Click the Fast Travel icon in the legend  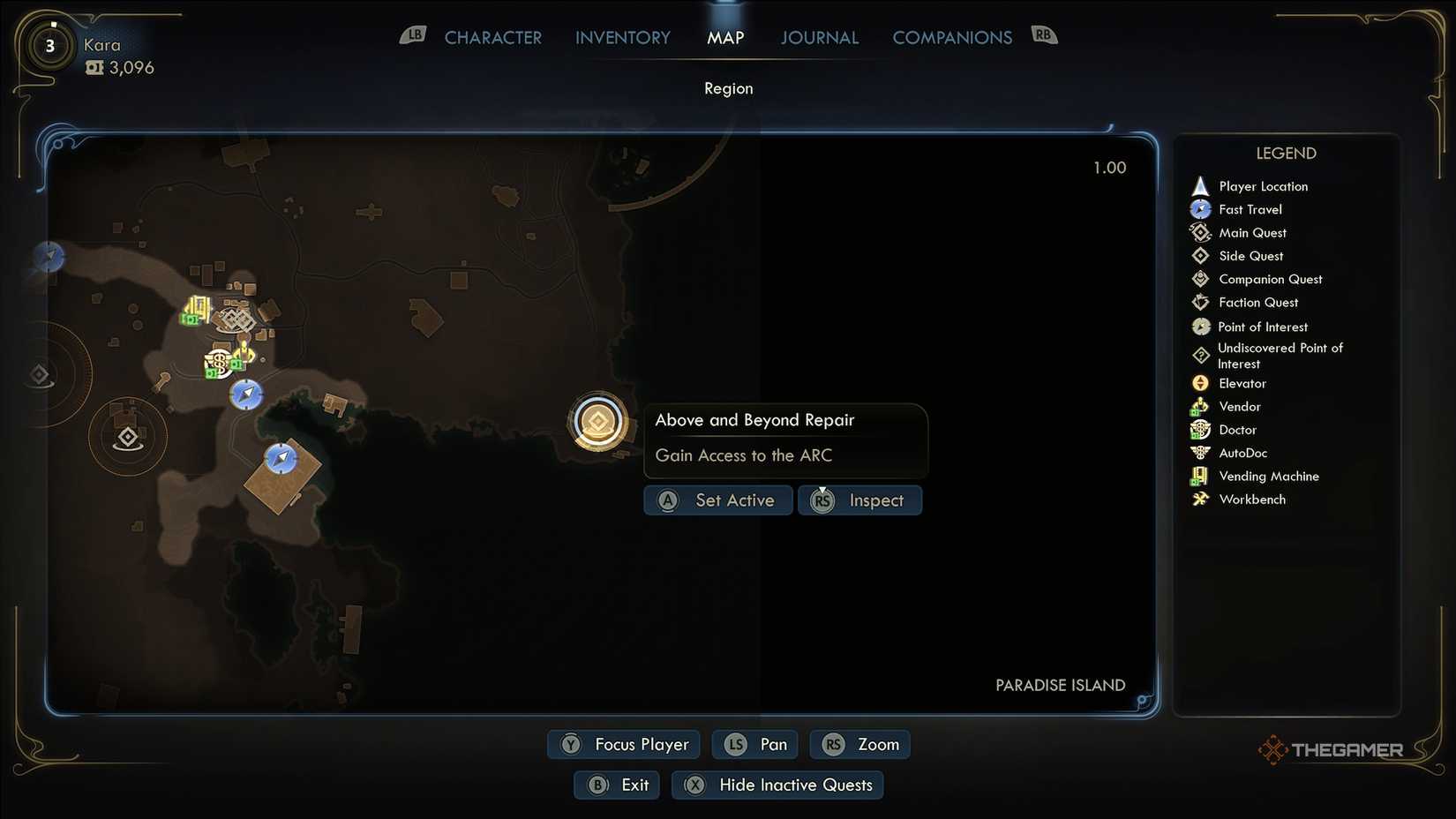point(1200,209)
